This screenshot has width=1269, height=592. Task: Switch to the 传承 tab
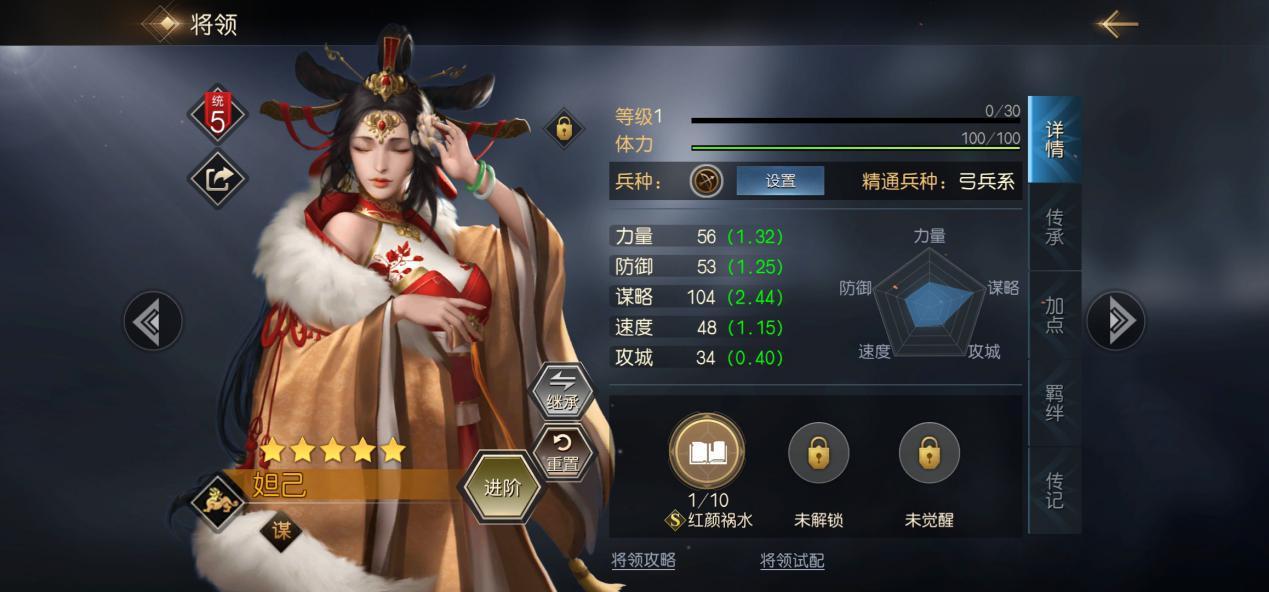[1055, 227]
